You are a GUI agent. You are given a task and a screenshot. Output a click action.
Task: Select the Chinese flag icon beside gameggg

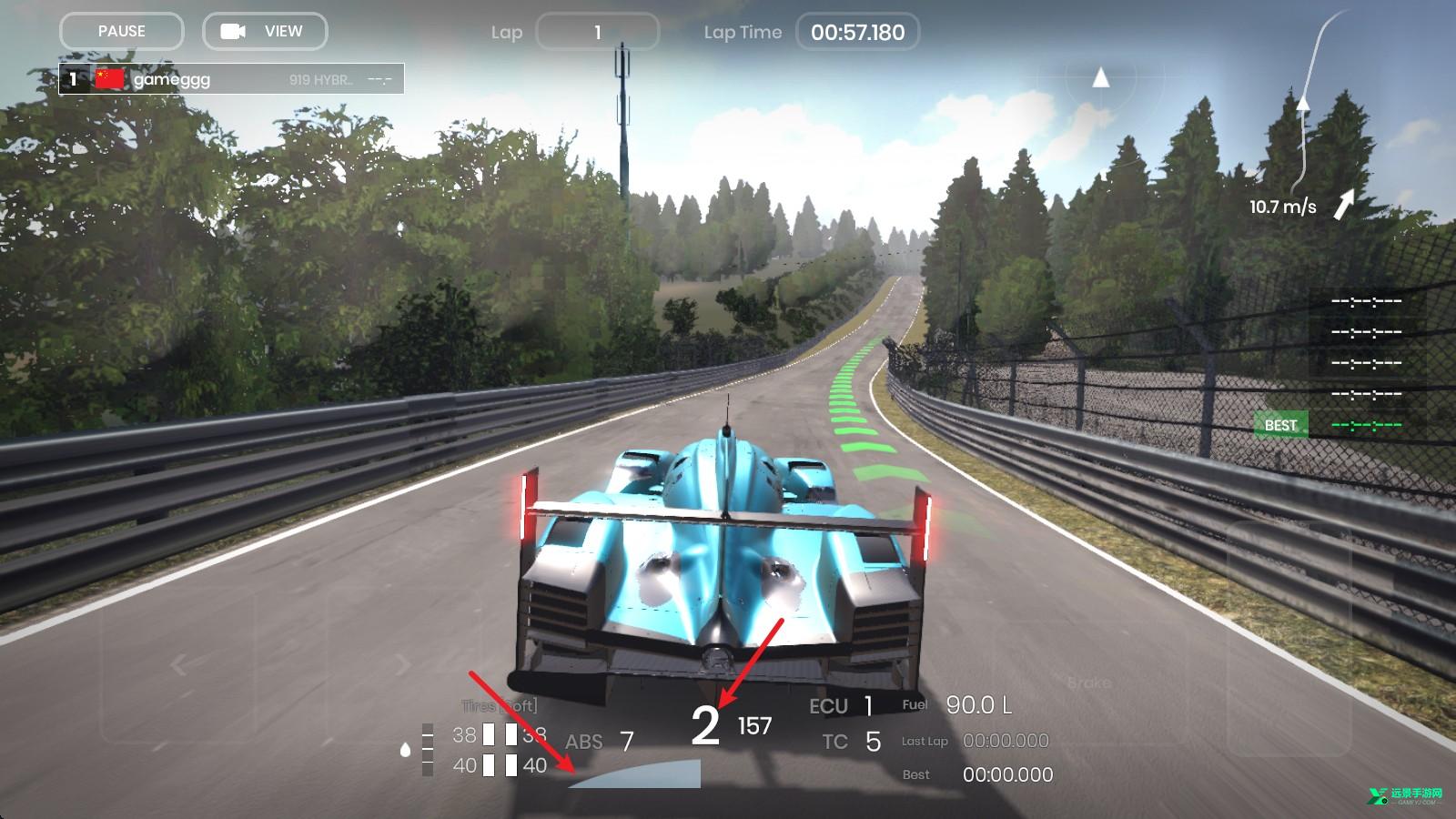point(109,78)
